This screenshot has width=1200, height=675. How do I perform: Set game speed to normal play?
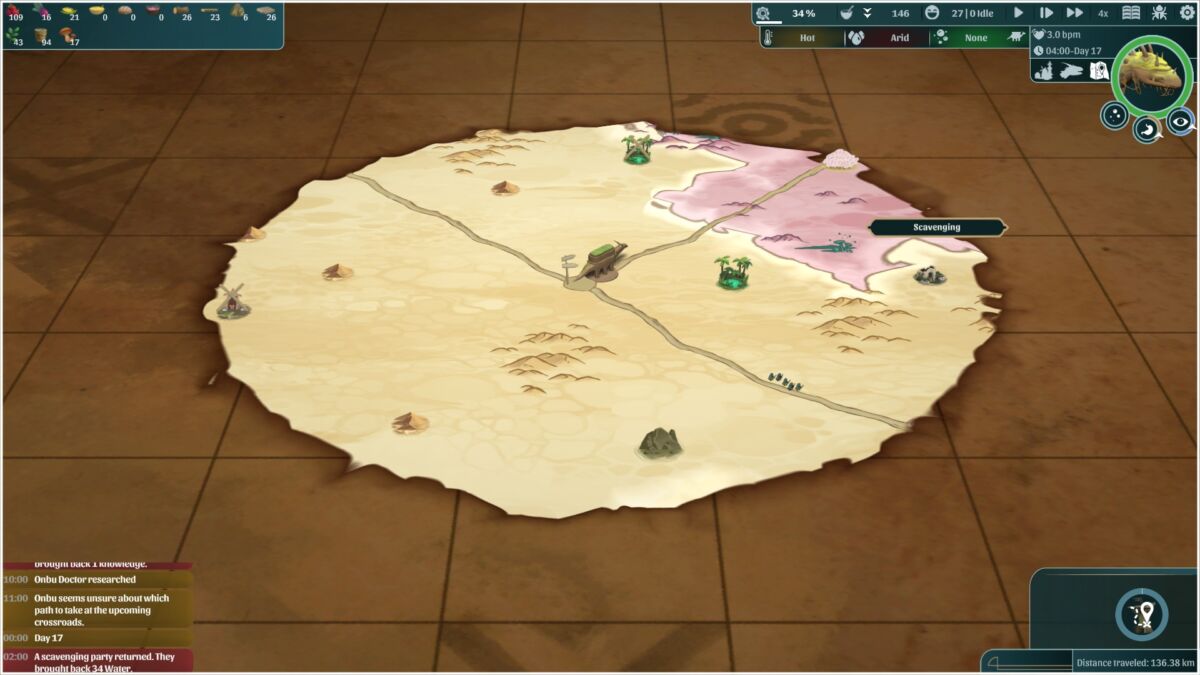[x=1019, y=13]
